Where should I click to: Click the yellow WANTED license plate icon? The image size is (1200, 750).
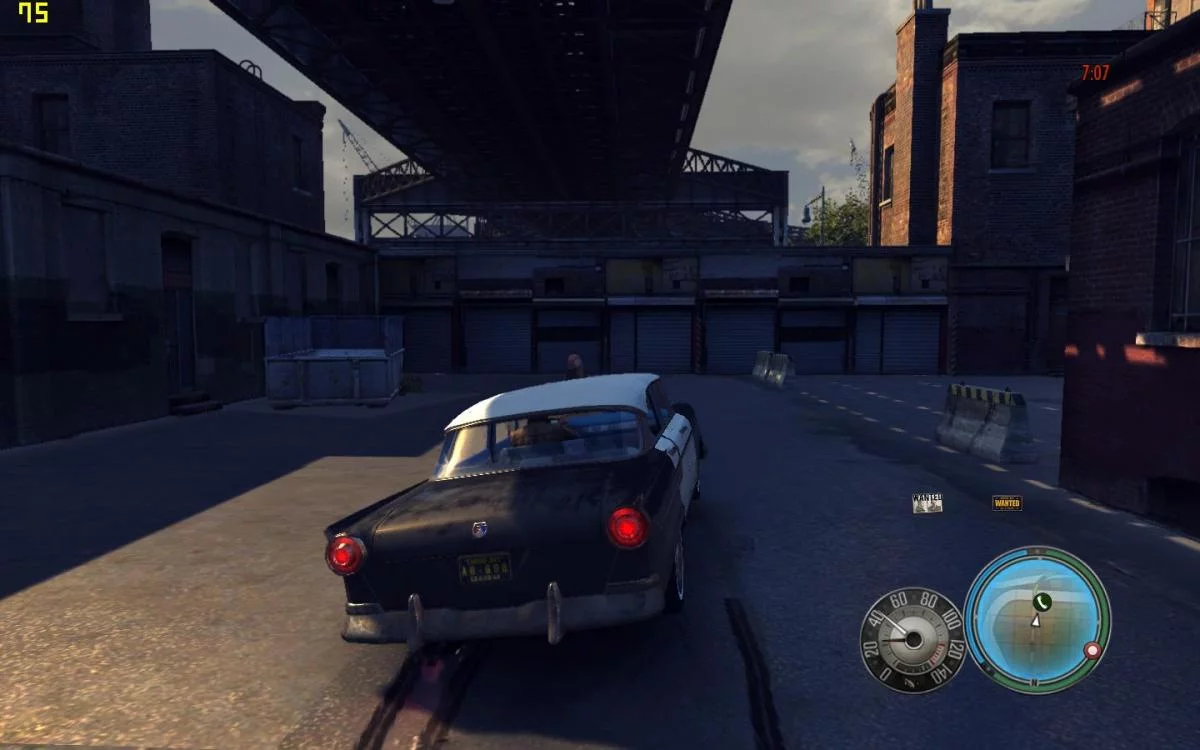1006,503
